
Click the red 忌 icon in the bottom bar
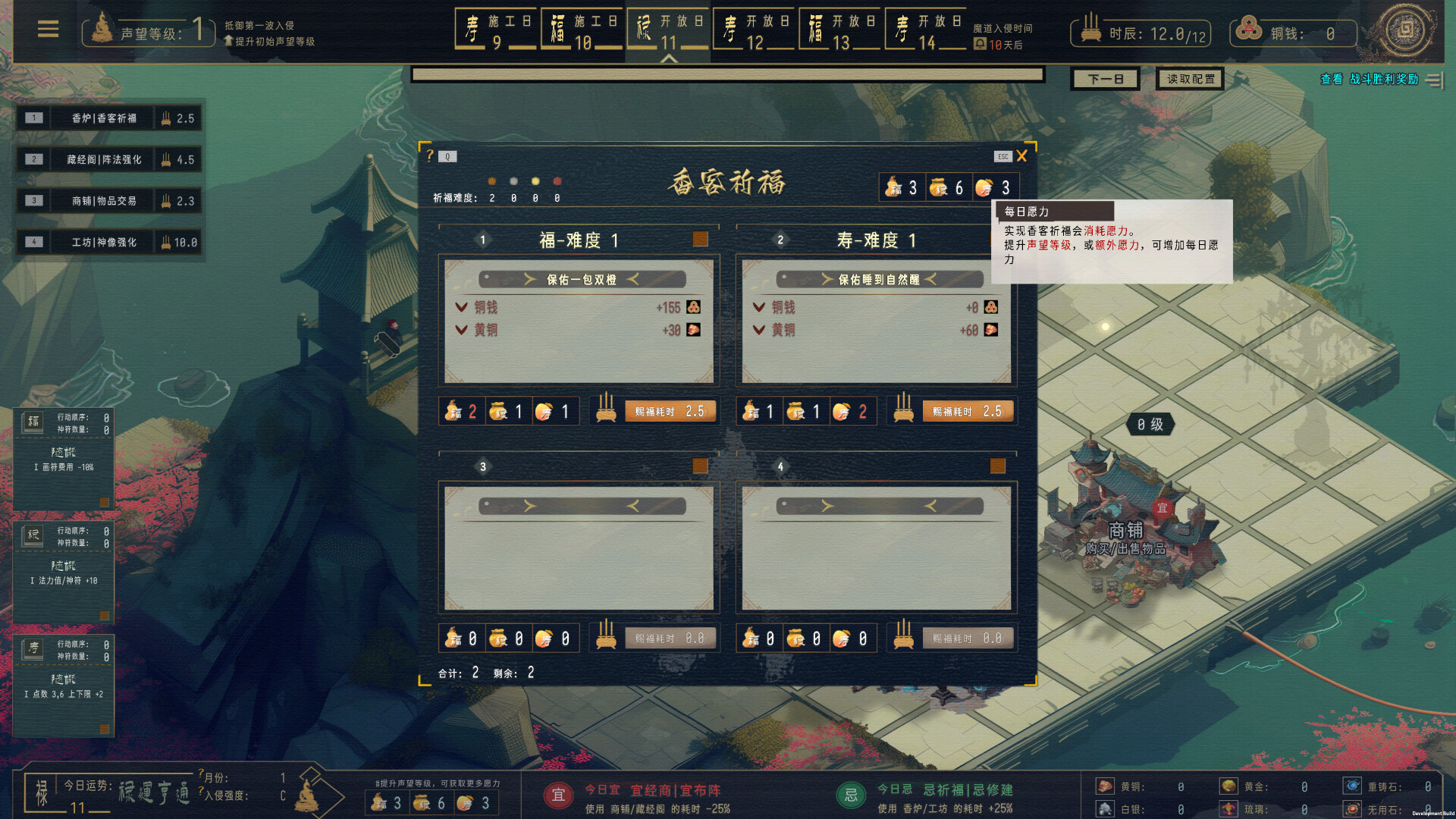(851, 797)
